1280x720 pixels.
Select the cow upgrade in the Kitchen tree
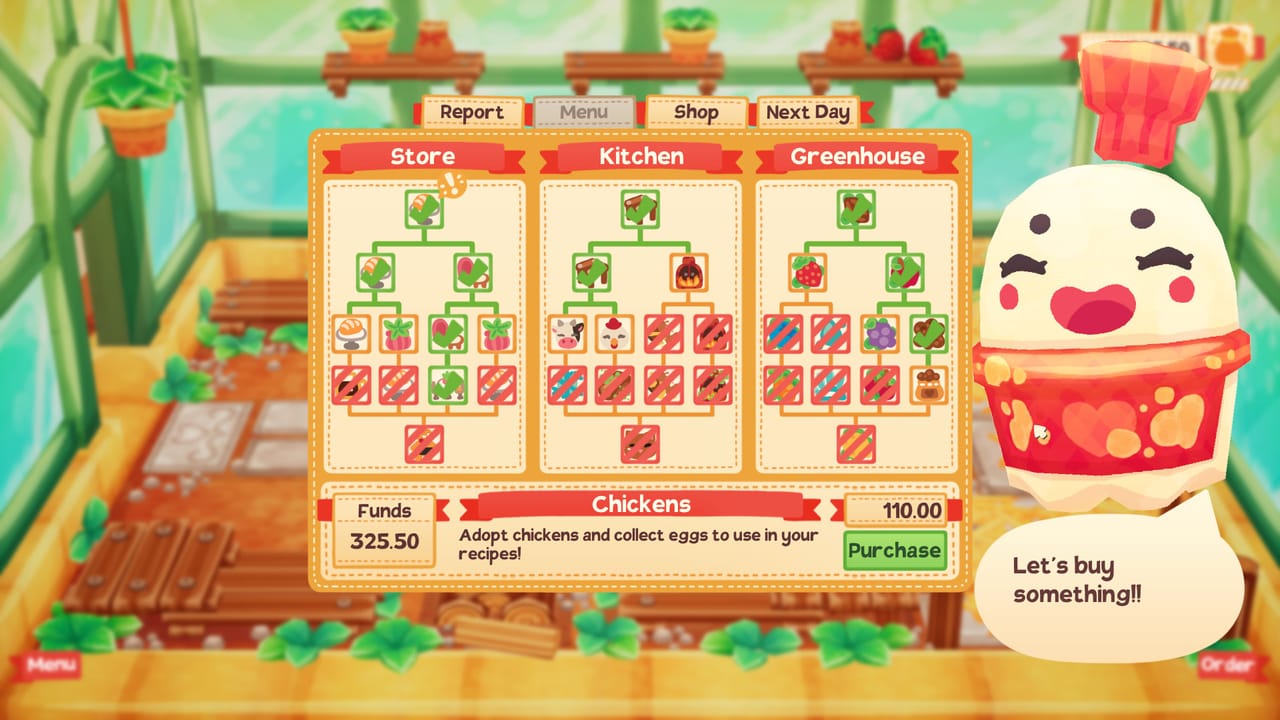tap(565, 333)
